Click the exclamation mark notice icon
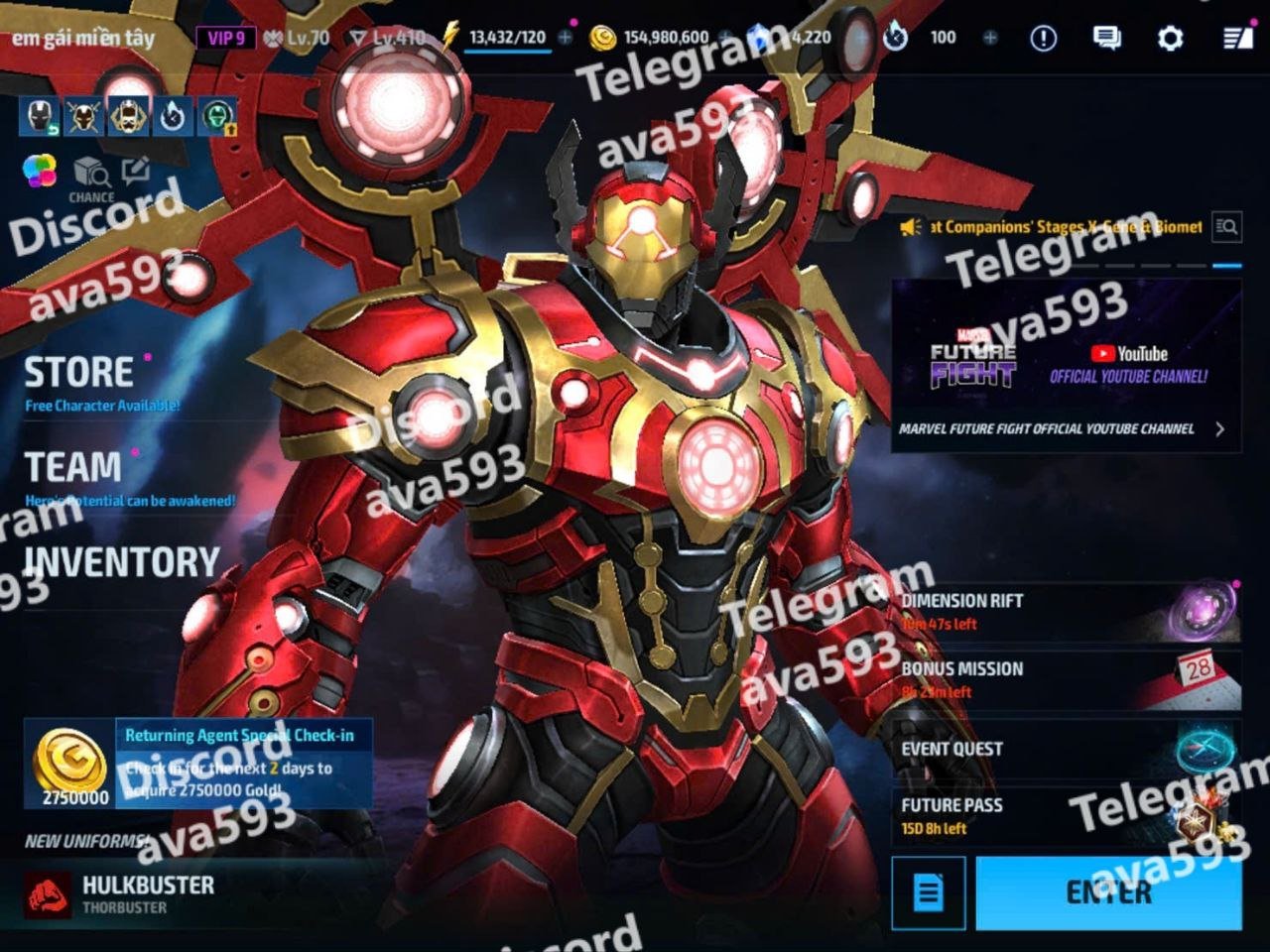The image size is (1270, 952). click(1043, 39)
